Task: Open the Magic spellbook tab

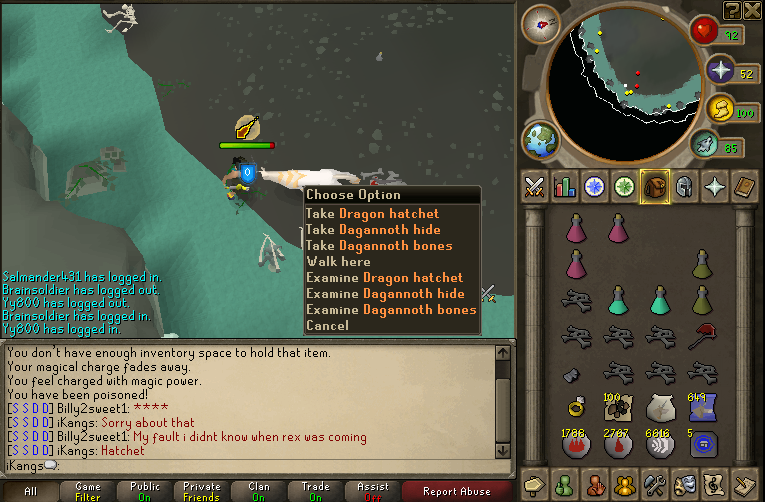Action: click(x=745, y=187)
